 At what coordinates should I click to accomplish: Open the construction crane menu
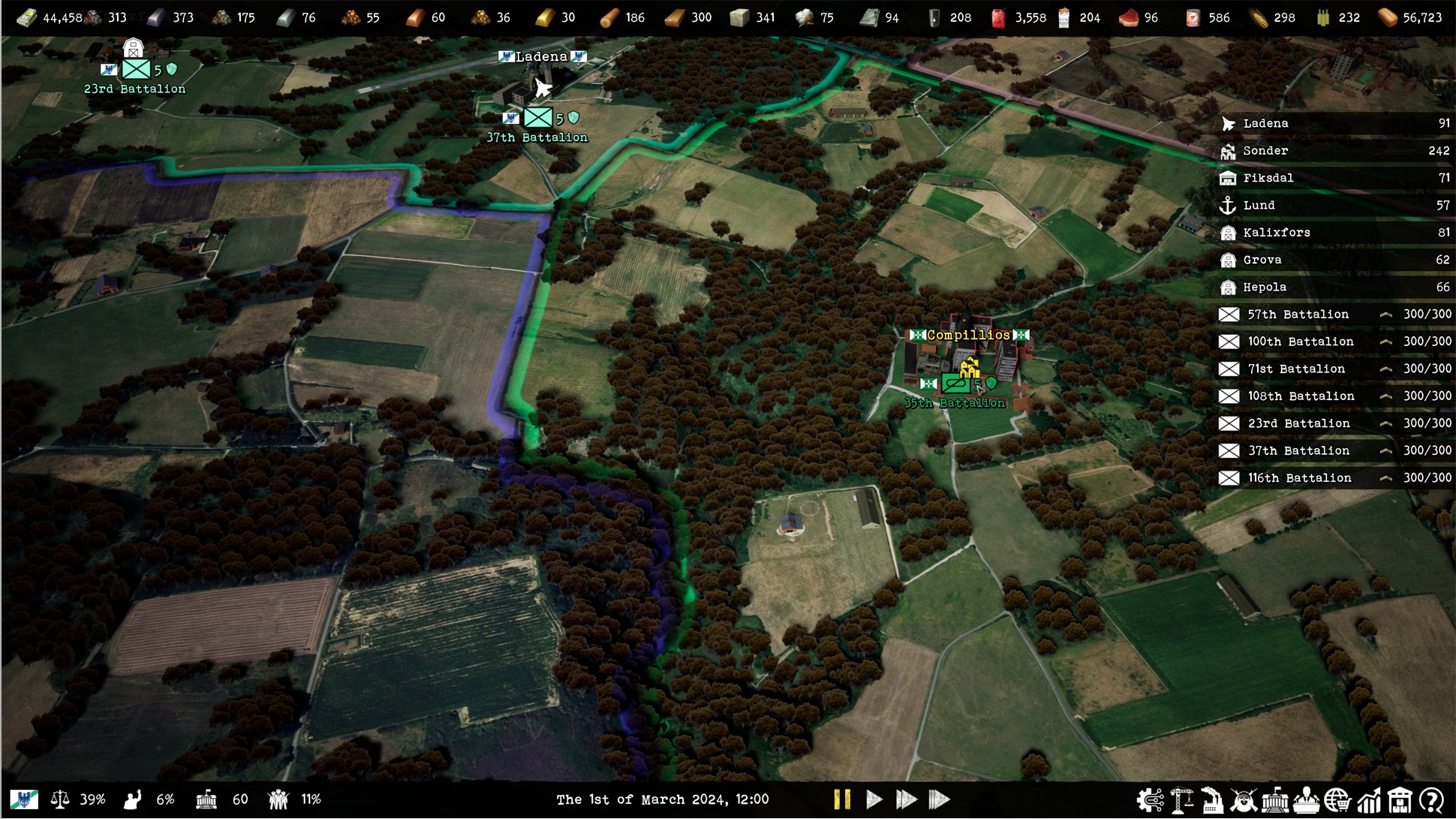point(1181,801)
